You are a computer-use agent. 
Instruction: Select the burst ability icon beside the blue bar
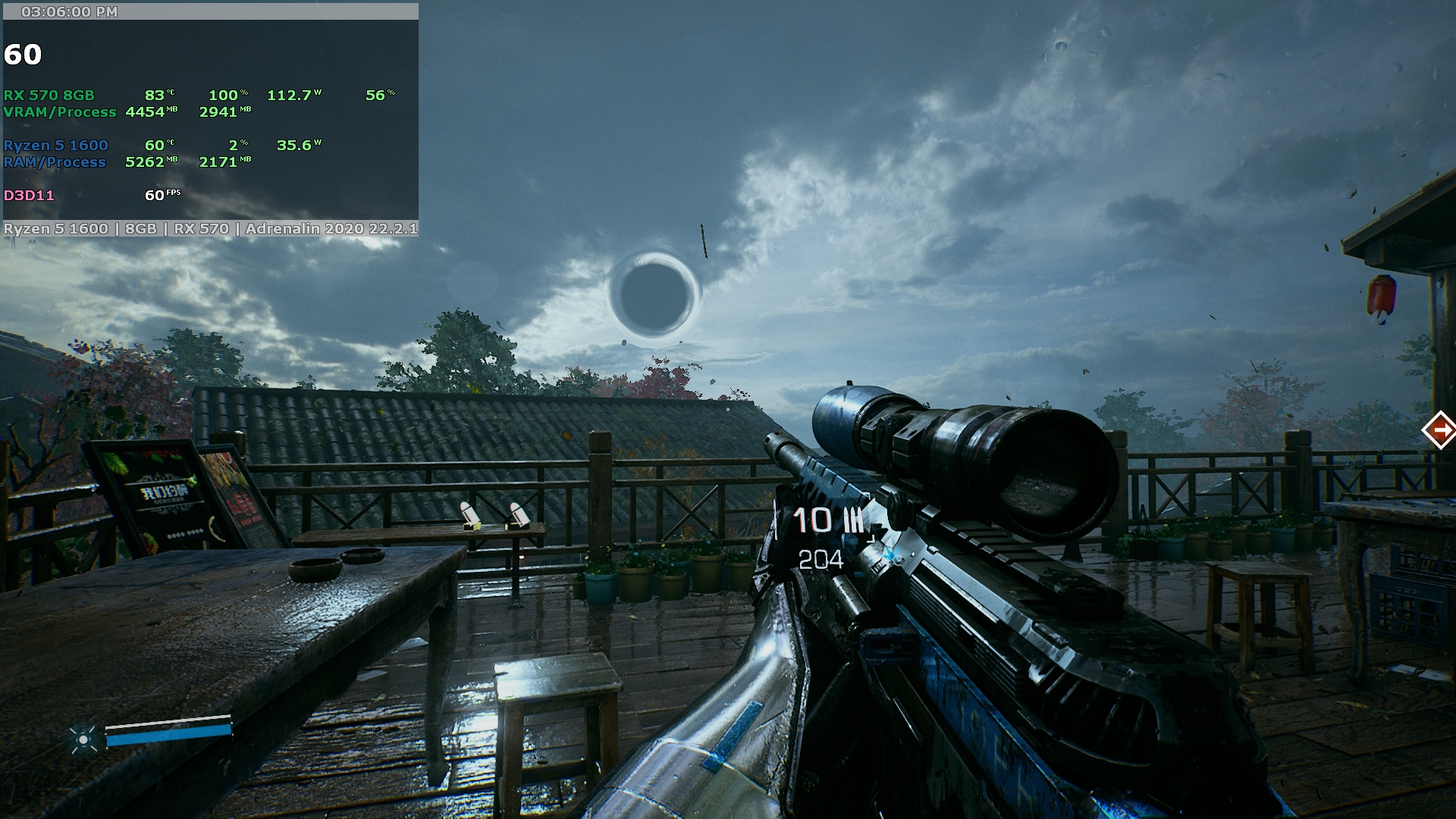coord(83,738)
